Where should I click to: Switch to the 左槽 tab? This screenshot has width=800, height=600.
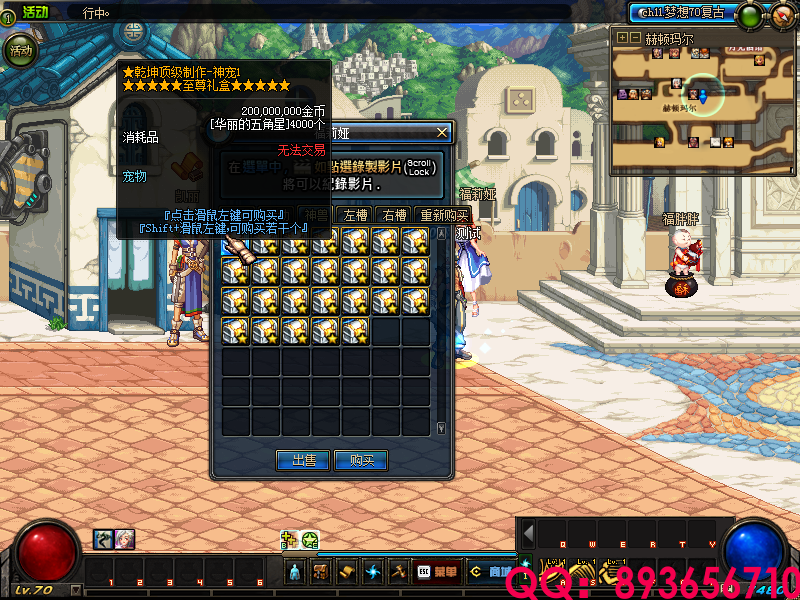pyautogui.click(x=355, y=215)
